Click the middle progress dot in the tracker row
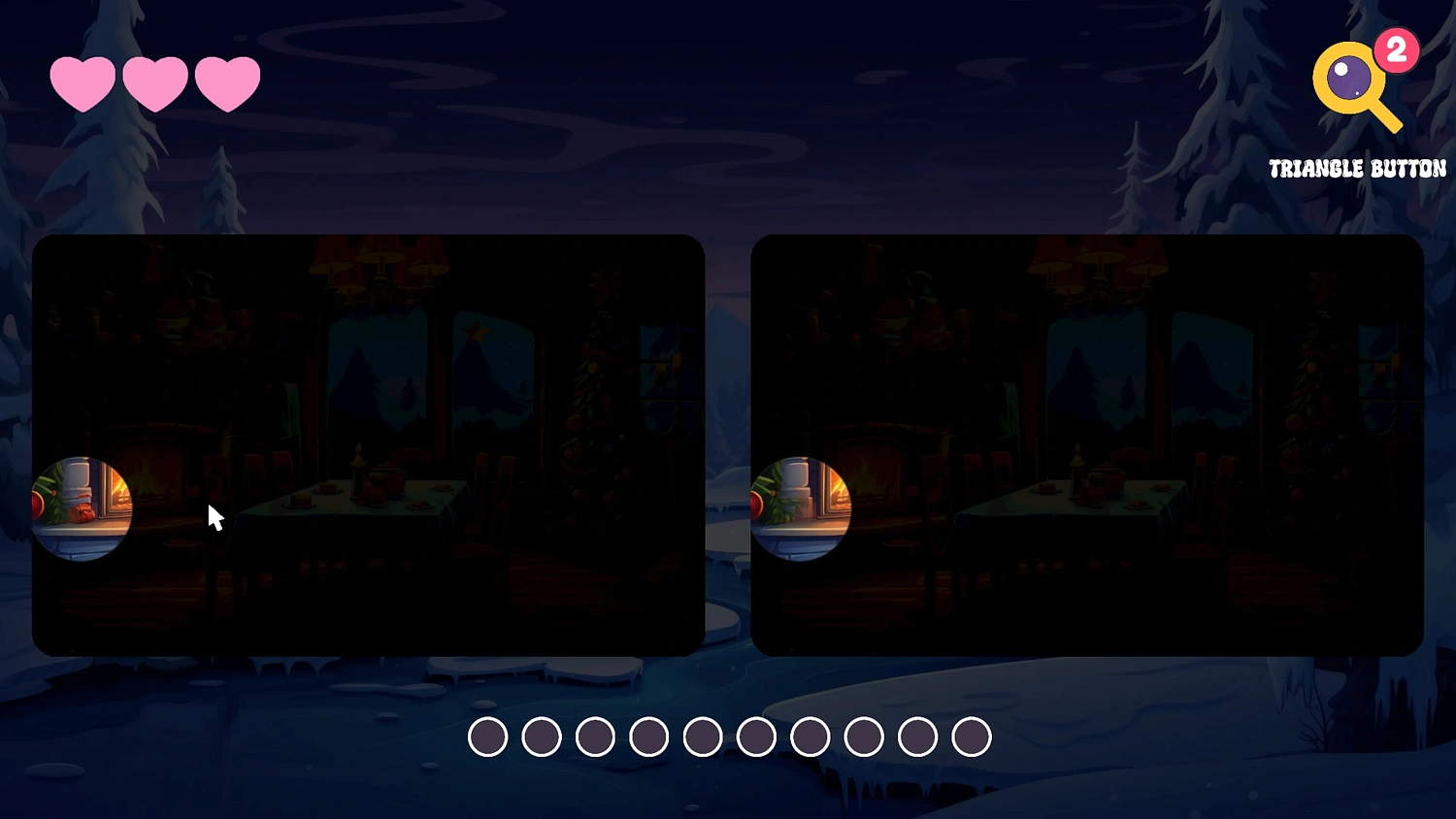The height and width of the screenshot is (819, 1456). pyautogui.click(x=704, y=737)
